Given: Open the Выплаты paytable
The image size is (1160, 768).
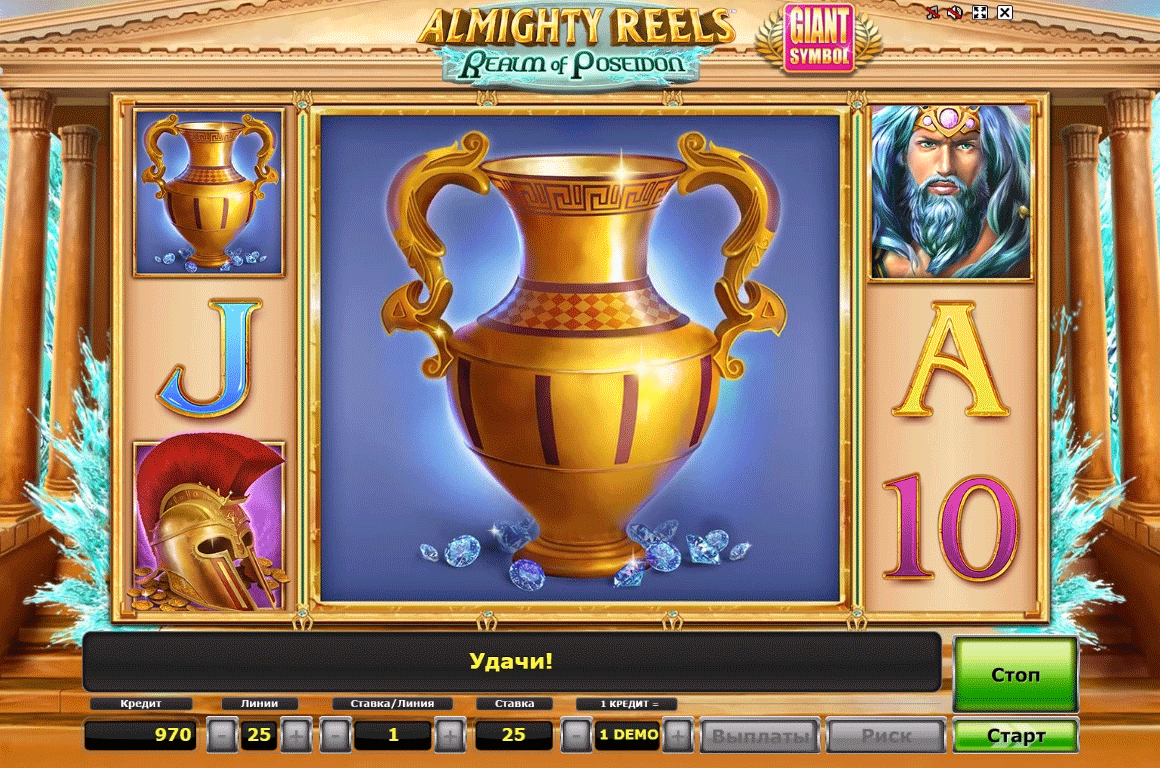Looking at the screenshot, I should pyautogui.click(x=759, y=737).
